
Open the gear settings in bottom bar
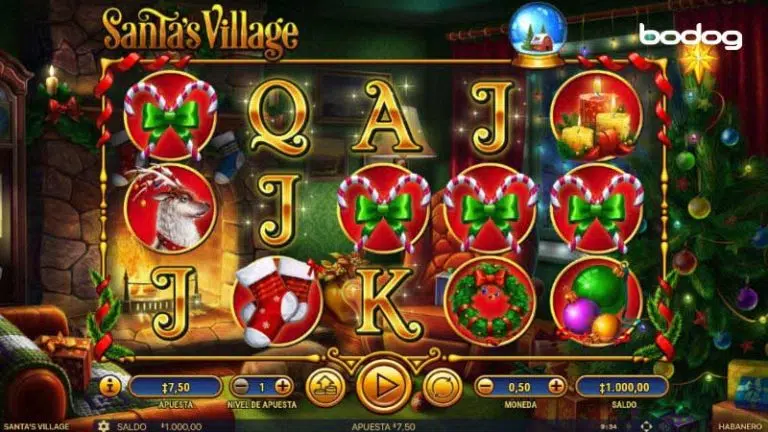pos(103,425)
